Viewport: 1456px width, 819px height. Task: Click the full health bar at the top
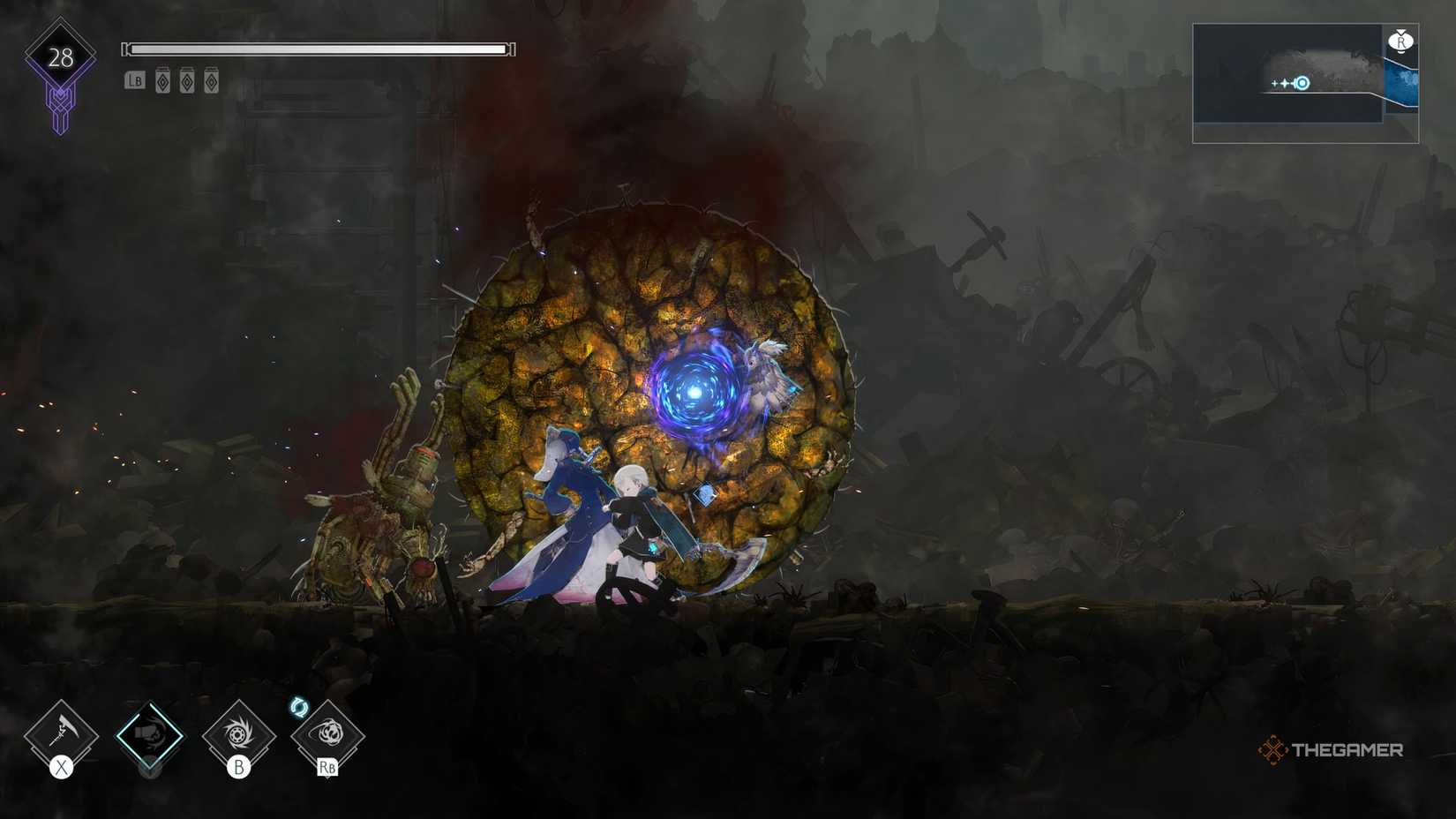pyautogui.click(x=318, y=49)
